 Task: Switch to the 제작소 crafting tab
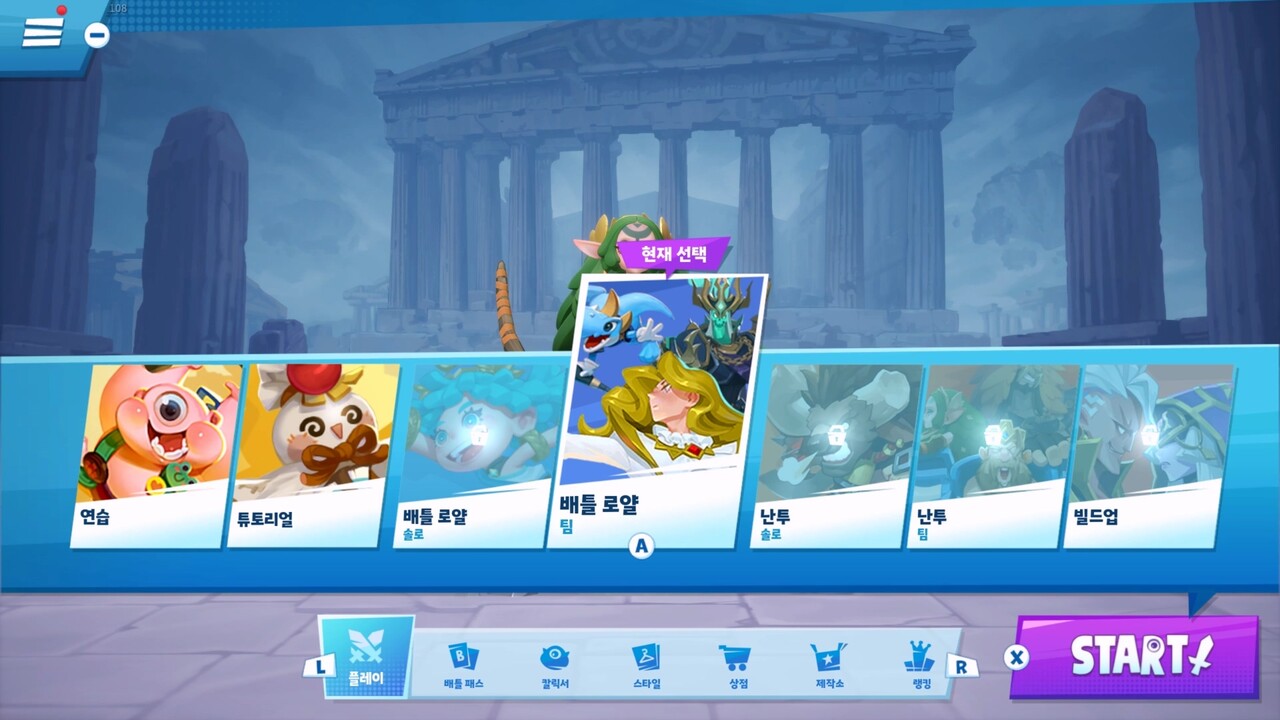click(829, 665)
